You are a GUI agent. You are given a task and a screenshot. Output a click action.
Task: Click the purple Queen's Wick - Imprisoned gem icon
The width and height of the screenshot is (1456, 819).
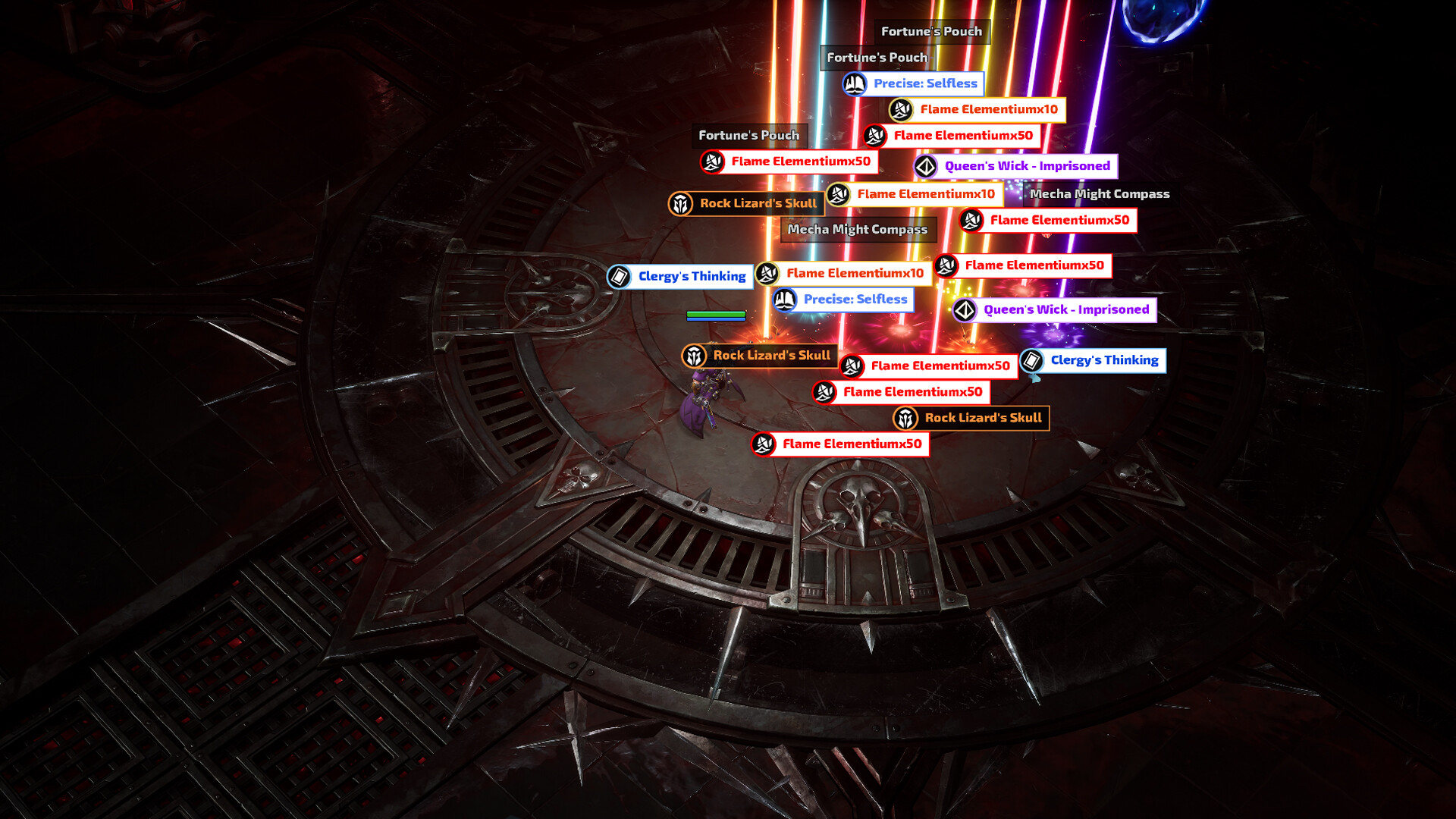(x=926, y=166)
